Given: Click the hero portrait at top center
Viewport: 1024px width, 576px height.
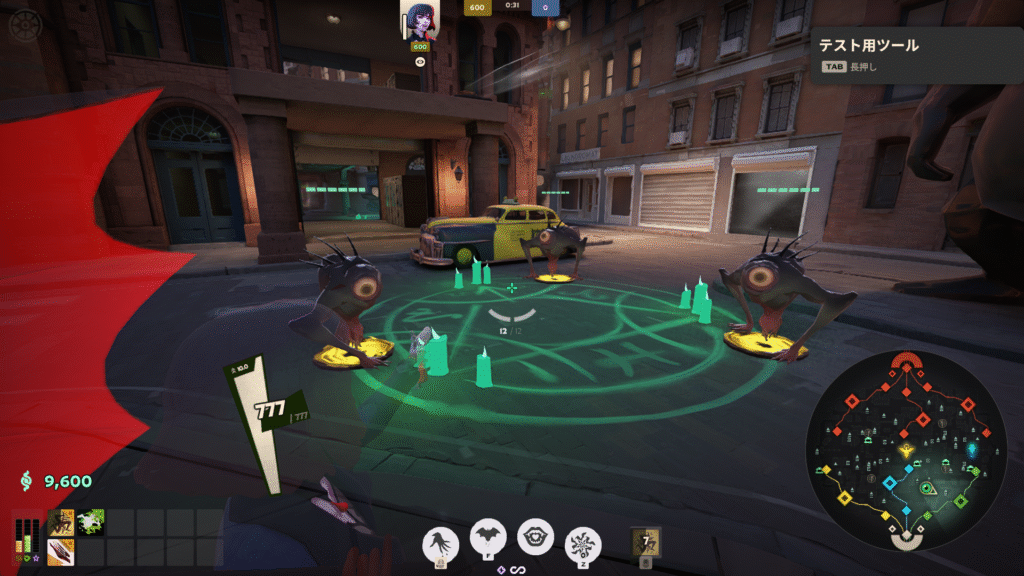Looking at the screenshot, I should (420, 21).
